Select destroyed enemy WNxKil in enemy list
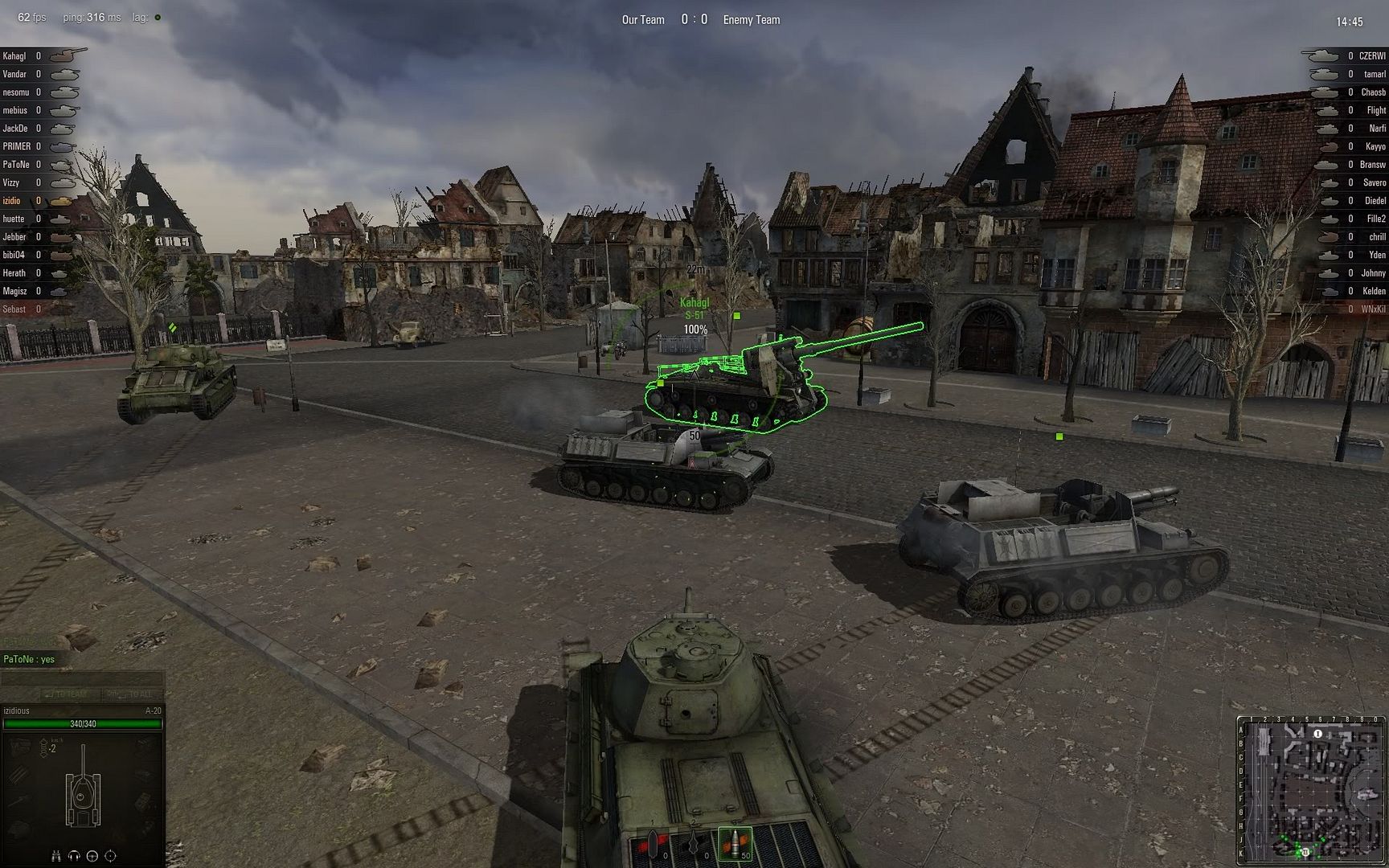1389x868 pixels. 1373,309
